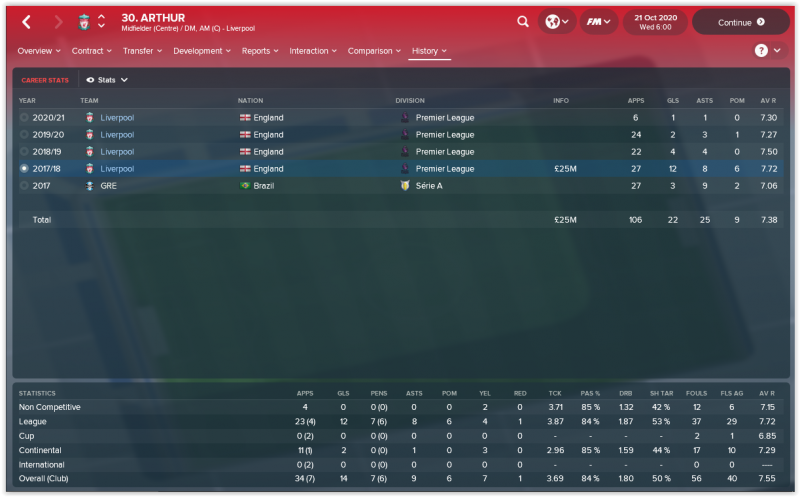Open the Interaction tab menu
The height and width of the screenshot is (497, 800).
tap(314, 50)
